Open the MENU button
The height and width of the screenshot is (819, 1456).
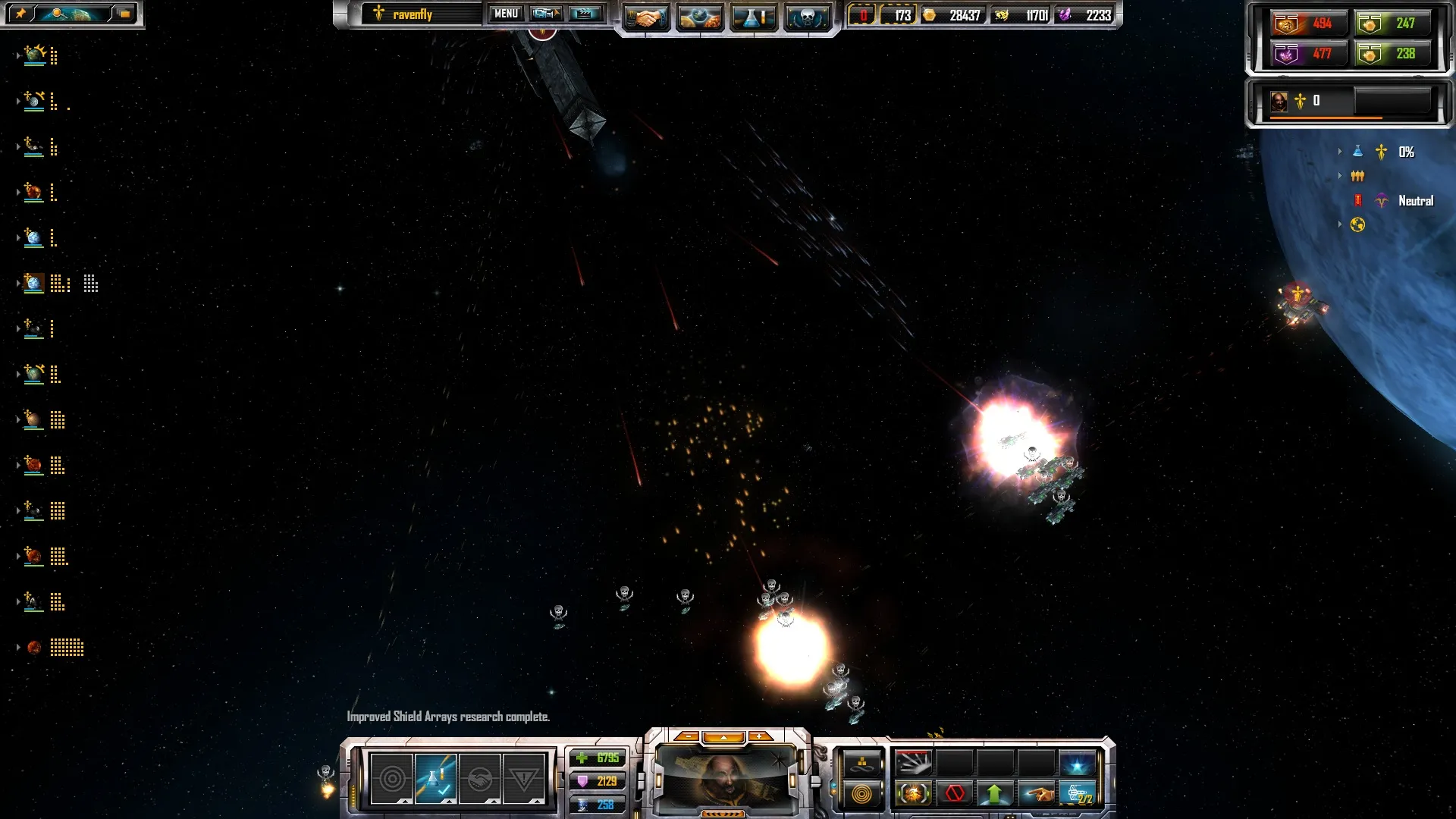click(x=506, y=14)
